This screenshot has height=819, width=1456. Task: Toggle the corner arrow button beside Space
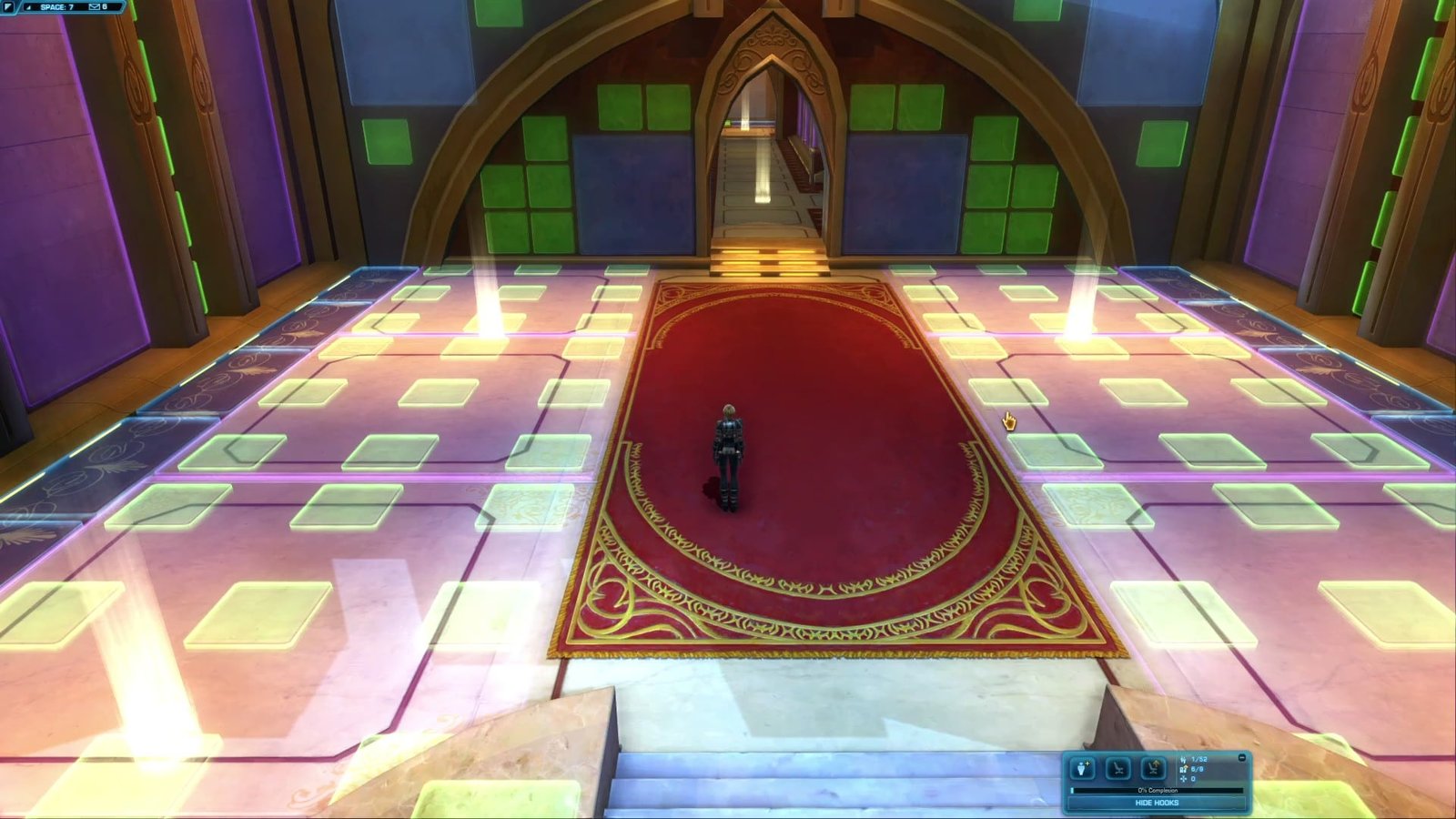pyautogui.click(x=27, y=7)
